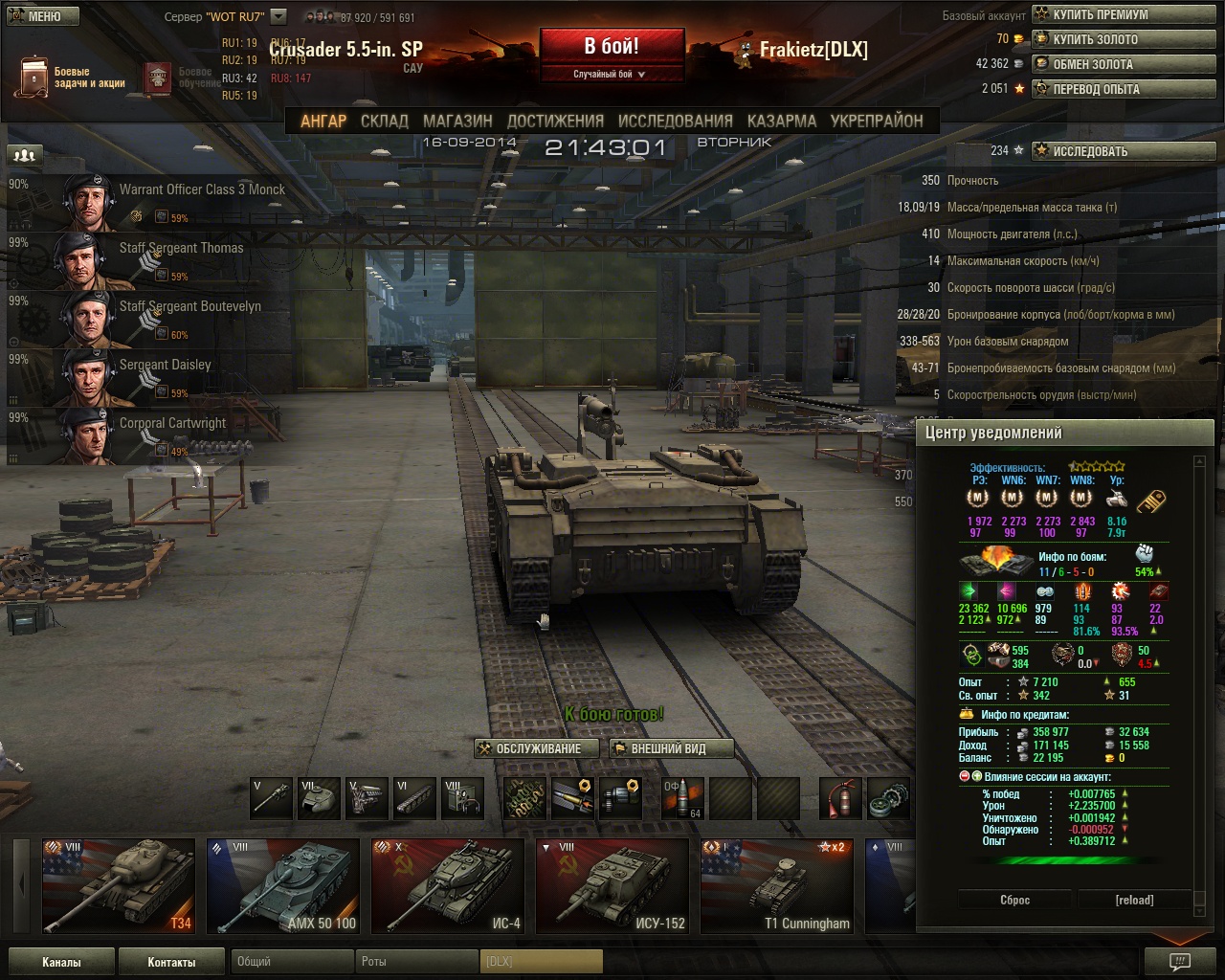Open the ОБСЛУЖИВАНИЕ service button

(x=537, y=748)
